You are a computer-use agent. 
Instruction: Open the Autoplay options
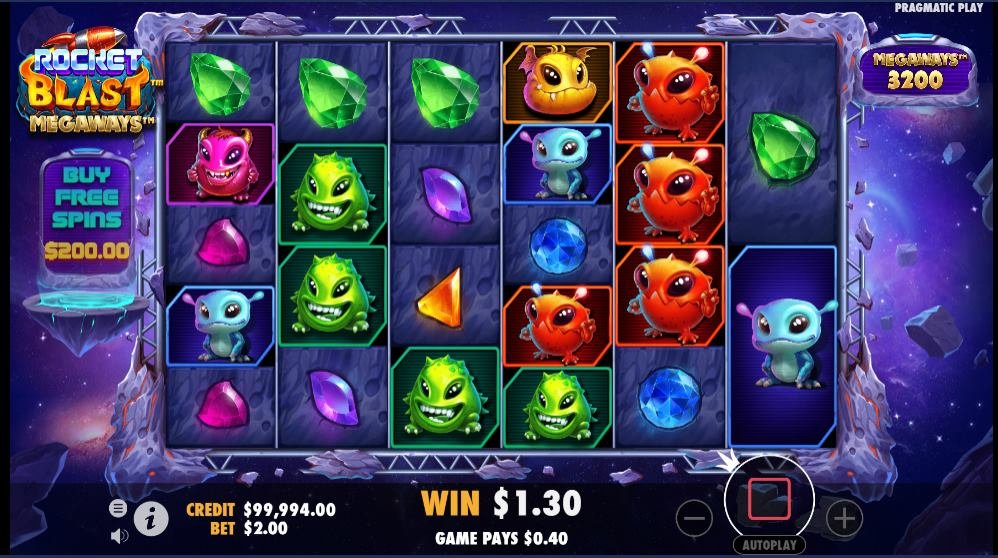tap(769, 546)
